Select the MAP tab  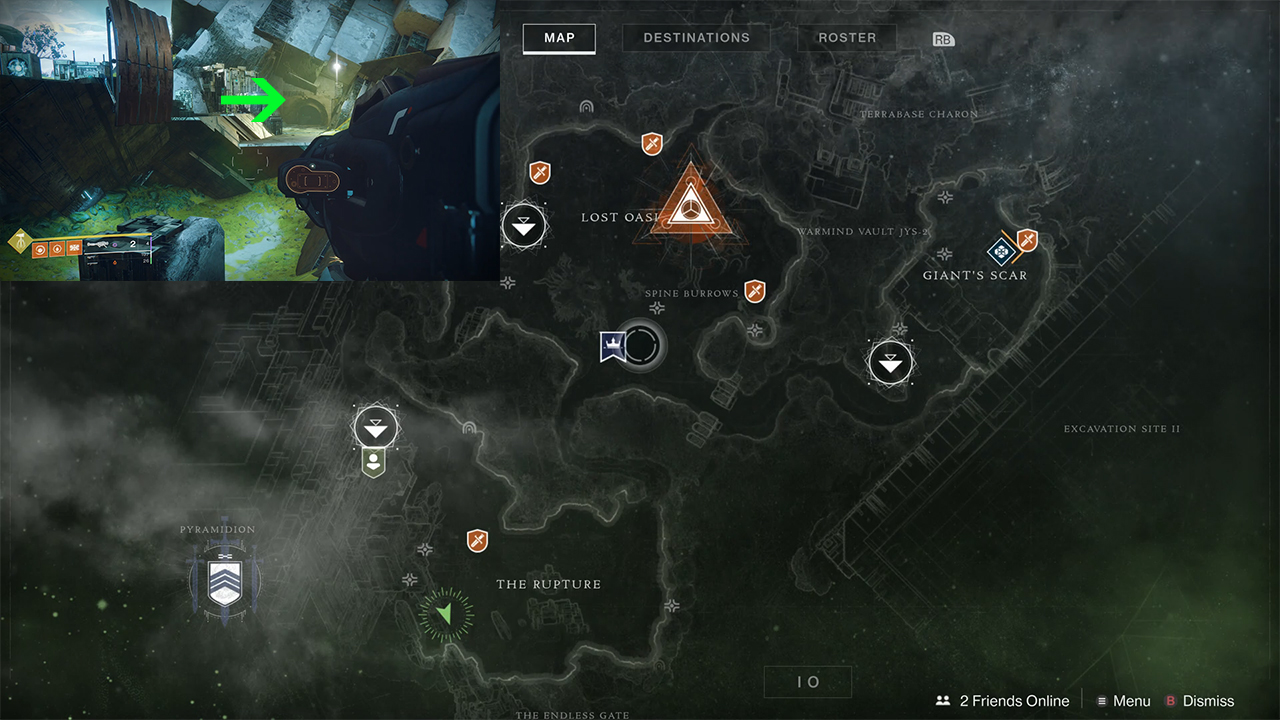coord(559,38)
